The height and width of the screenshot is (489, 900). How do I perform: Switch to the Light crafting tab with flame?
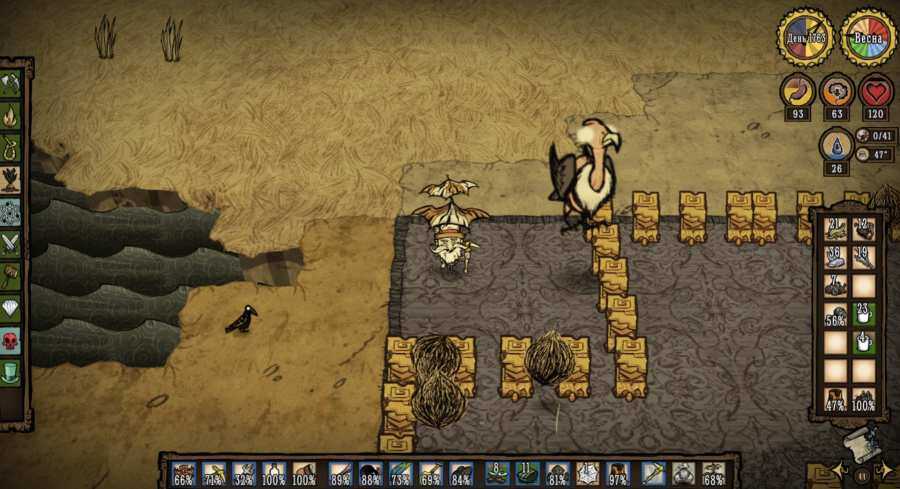click(x=12, y=116)
